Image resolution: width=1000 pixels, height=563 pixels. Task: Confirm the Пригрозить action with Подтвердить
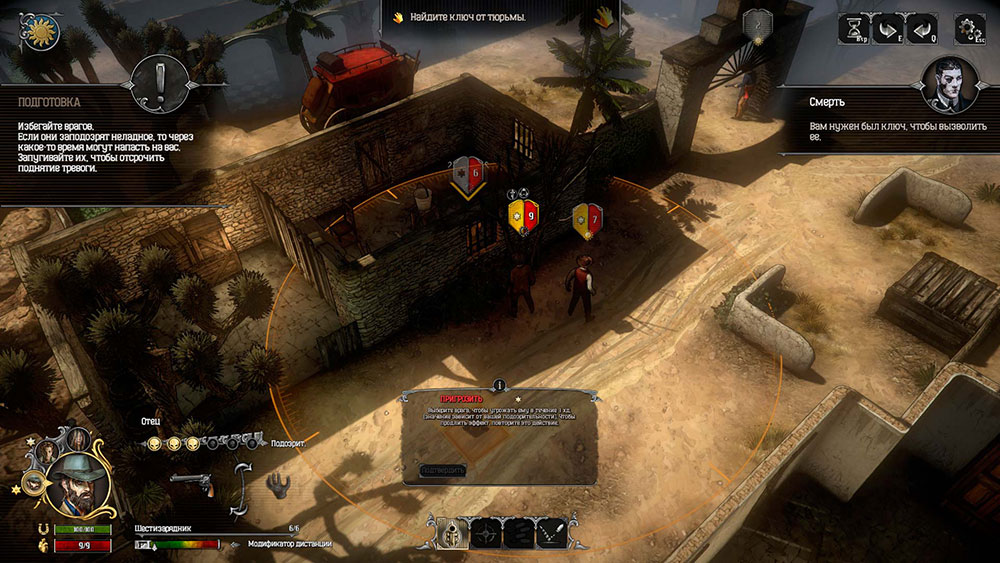tap(443, 470)
